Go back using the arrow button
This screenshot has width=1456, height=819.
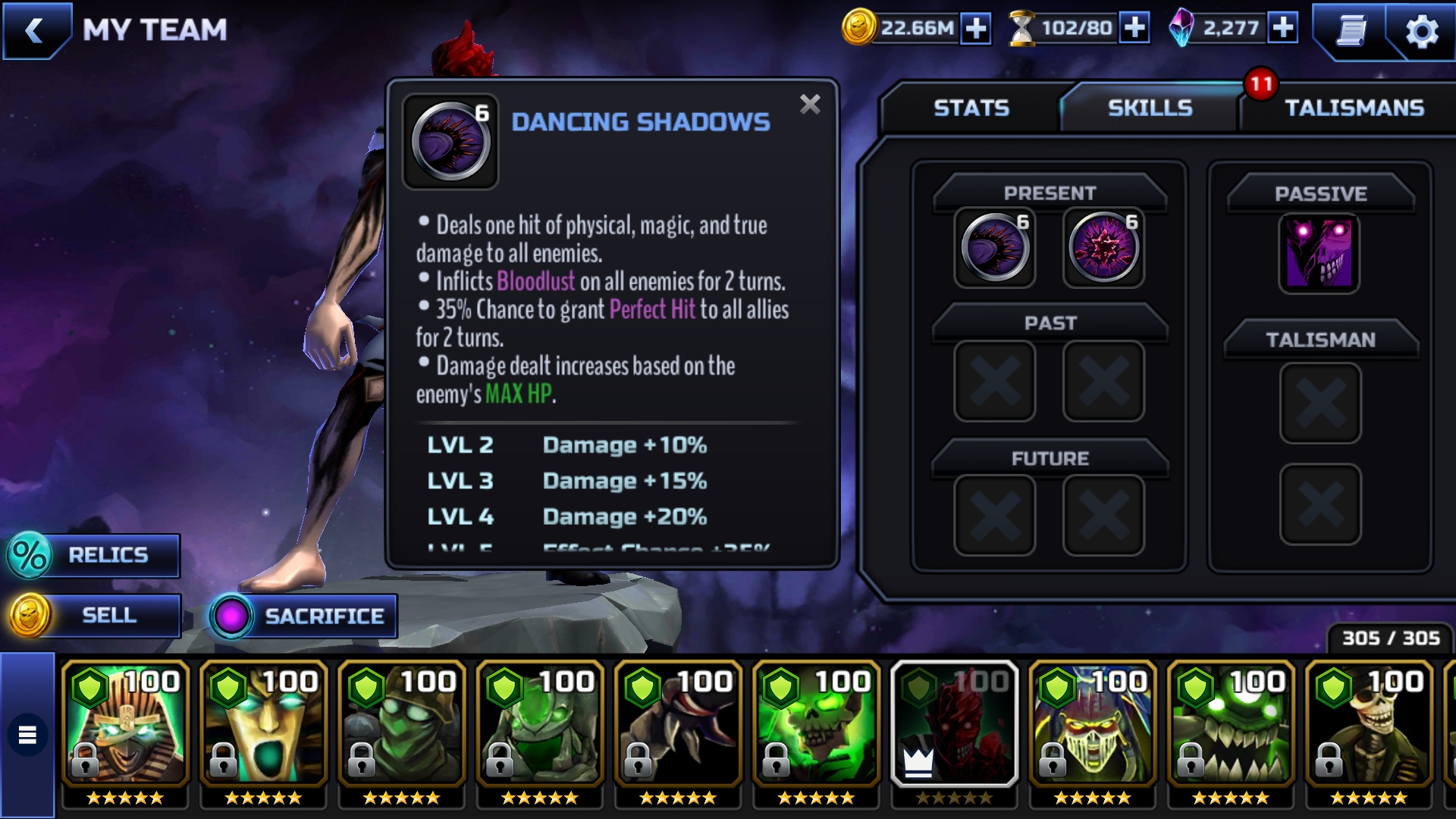pyautogui.click(x=34, y=31)
